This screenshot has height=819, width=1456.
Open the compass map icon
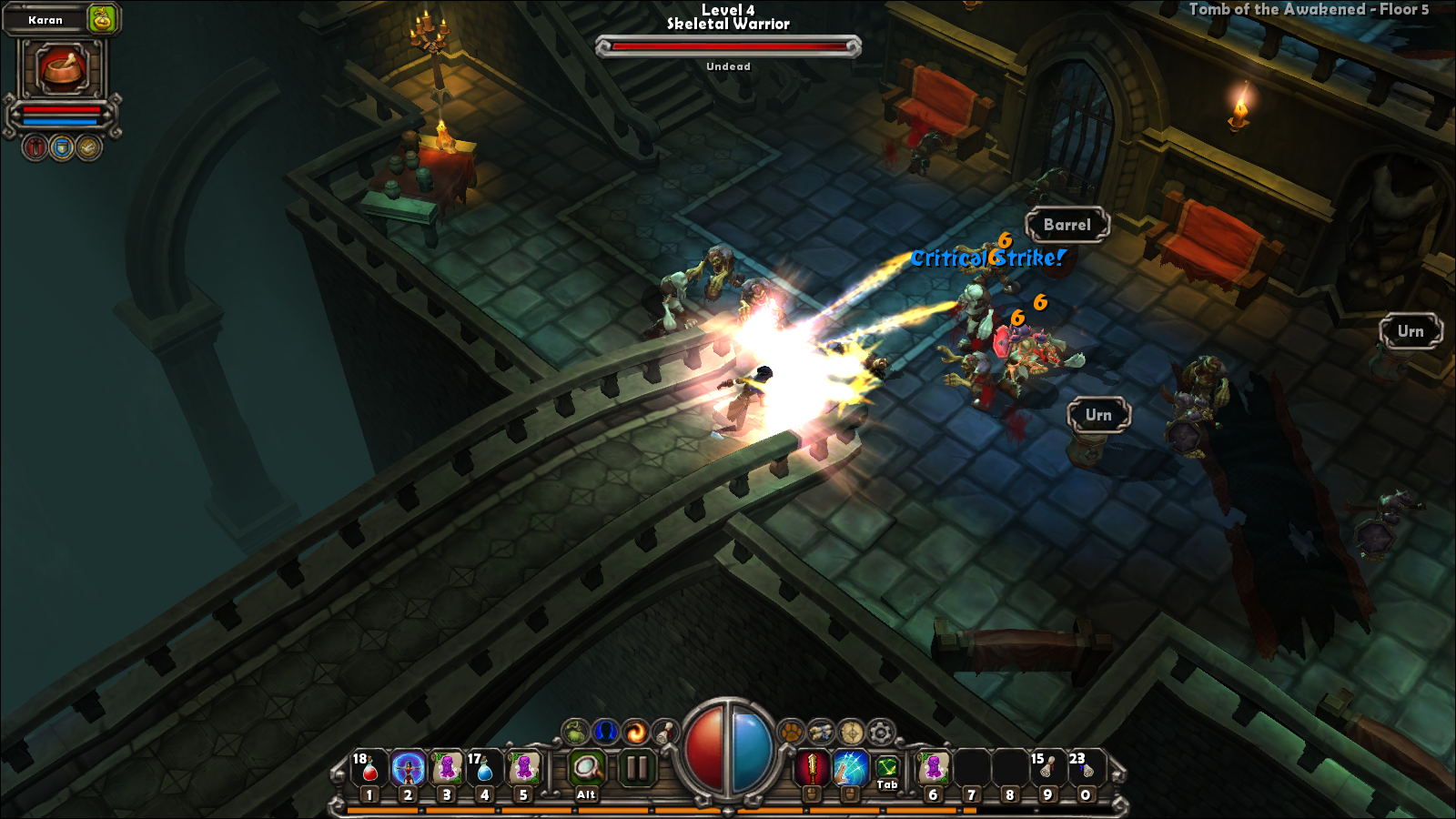point(851,732)
